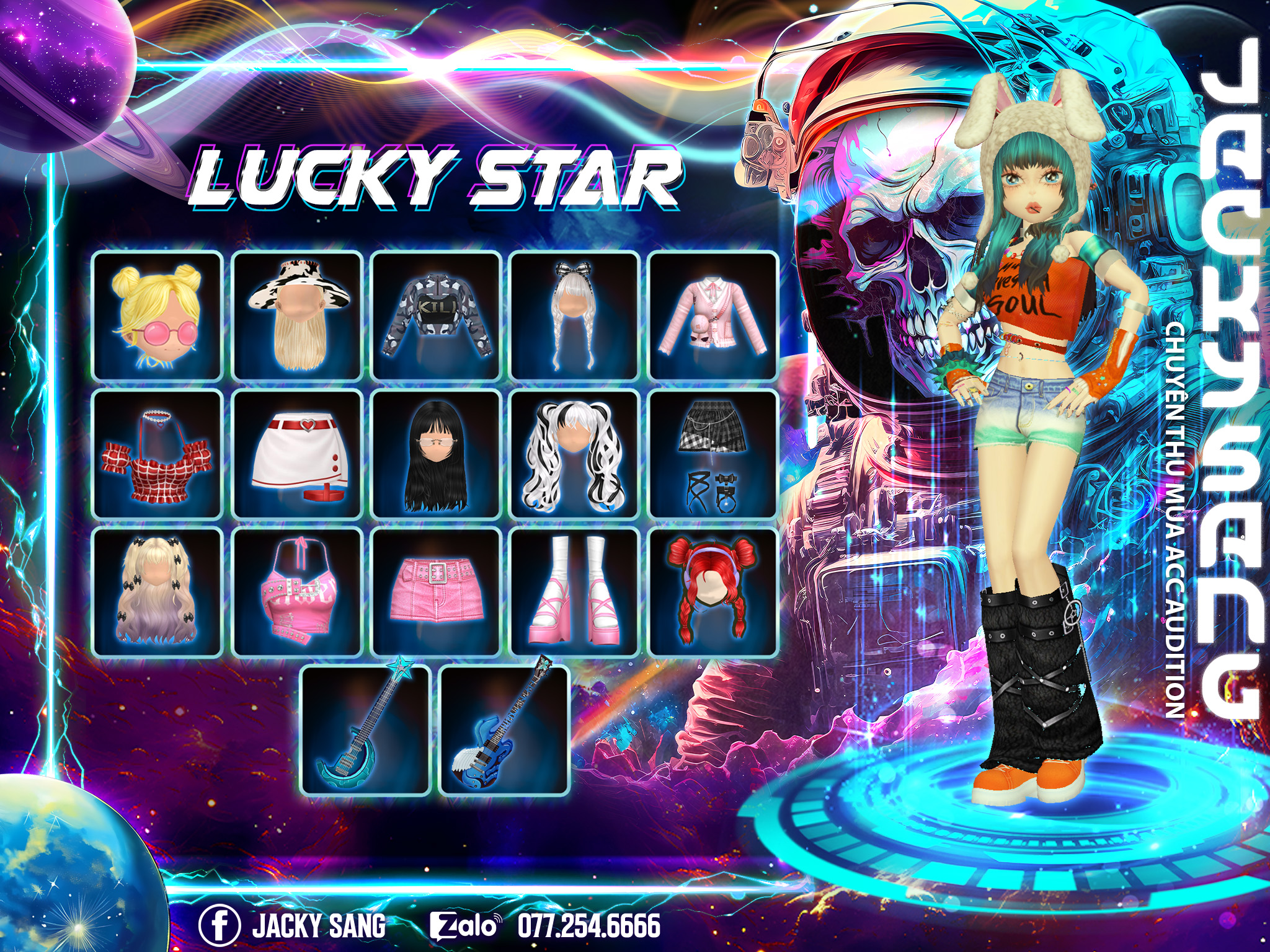Image resolution: width=1270 pixels, height=952 pixels.
Task: Choose the black plaid skirt with garters
Action: click(x=713, y=454)
